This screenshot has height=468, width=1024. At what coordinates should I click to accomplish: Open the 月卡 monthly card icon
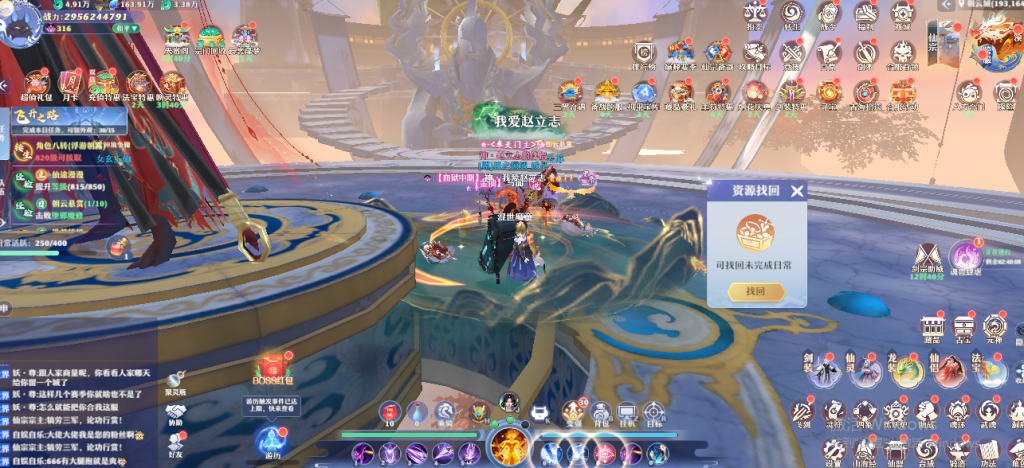click(x=70, y=83)
